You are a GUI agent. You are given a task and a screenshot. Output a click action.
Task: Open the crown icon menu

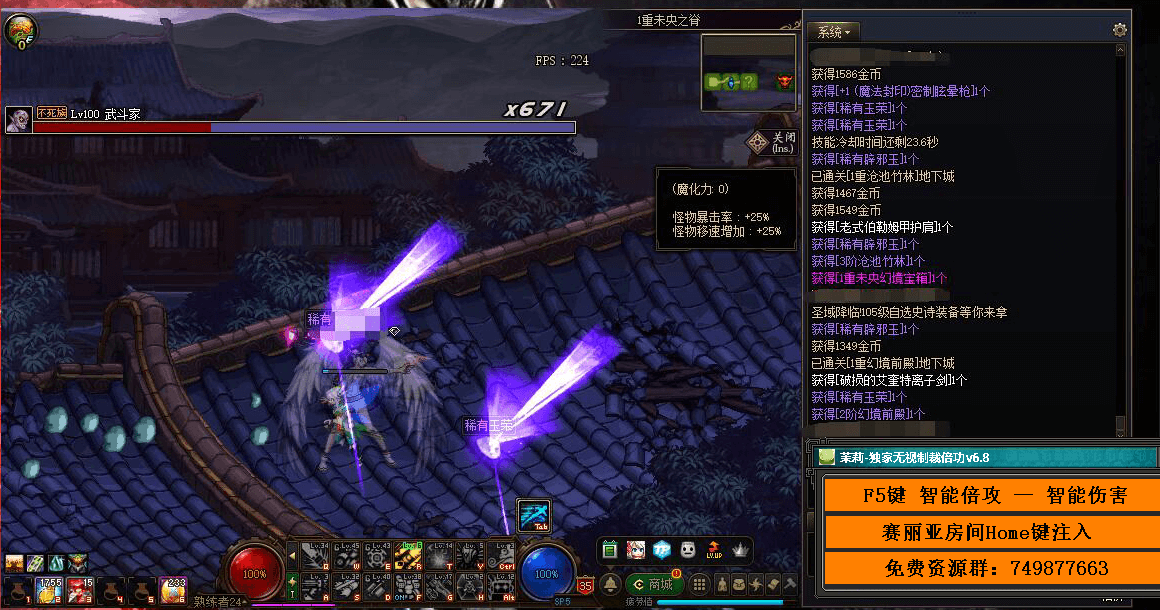(740, 550)
